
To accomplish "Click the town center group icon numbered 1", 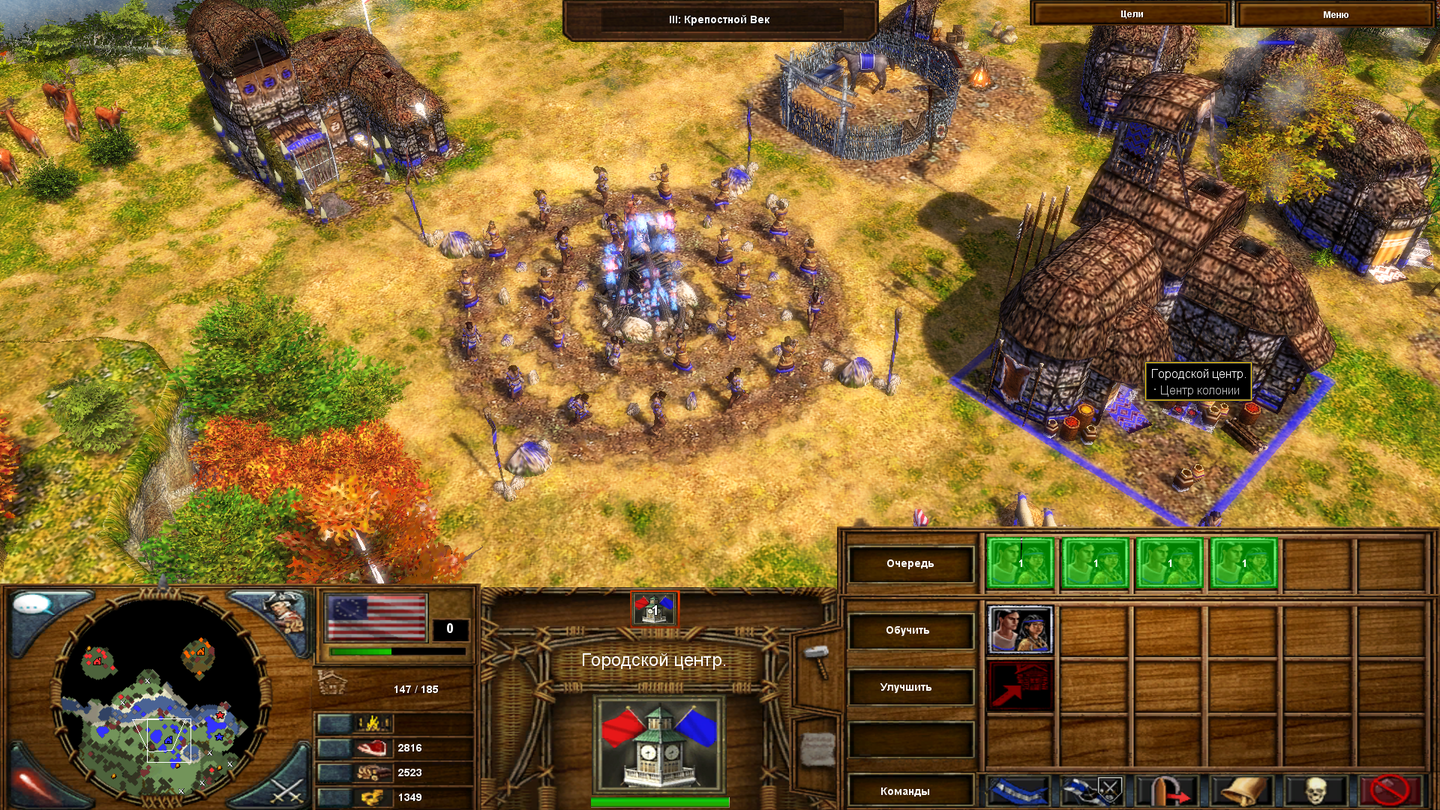I will (x=654, y=607).
